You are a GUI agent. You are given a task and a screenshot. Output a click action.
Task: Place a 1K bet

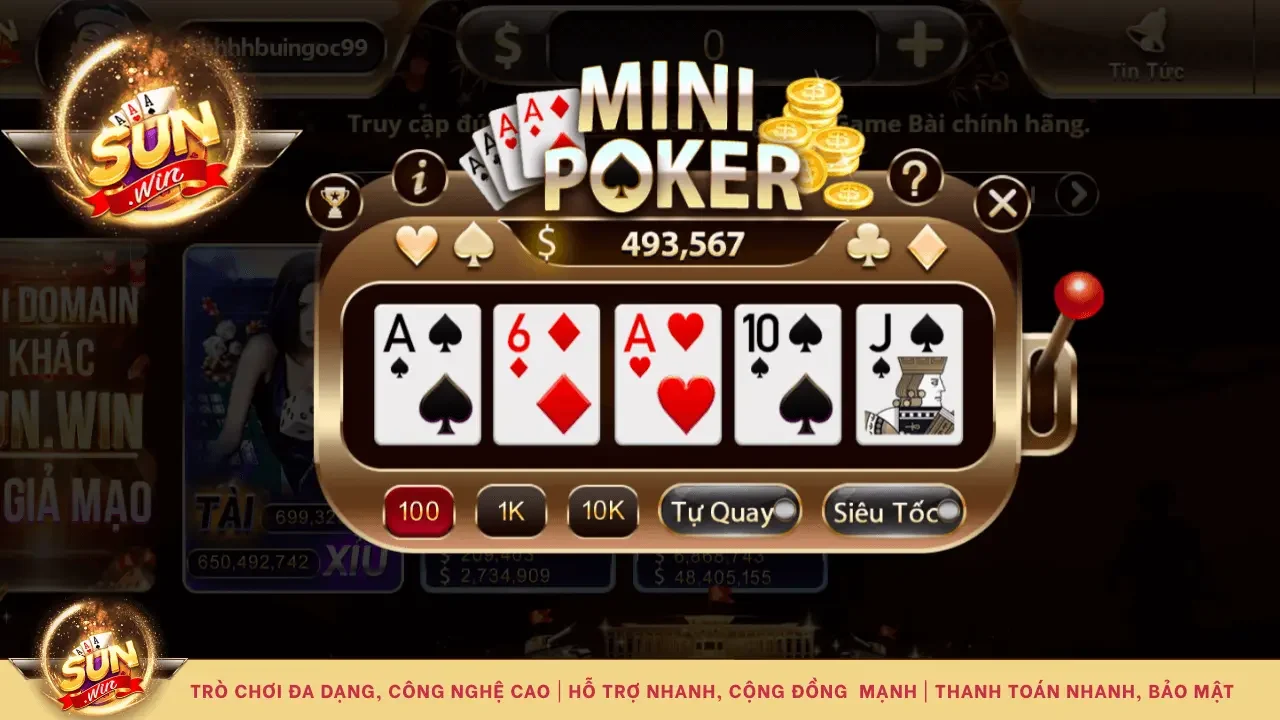[x=511, y=510]
